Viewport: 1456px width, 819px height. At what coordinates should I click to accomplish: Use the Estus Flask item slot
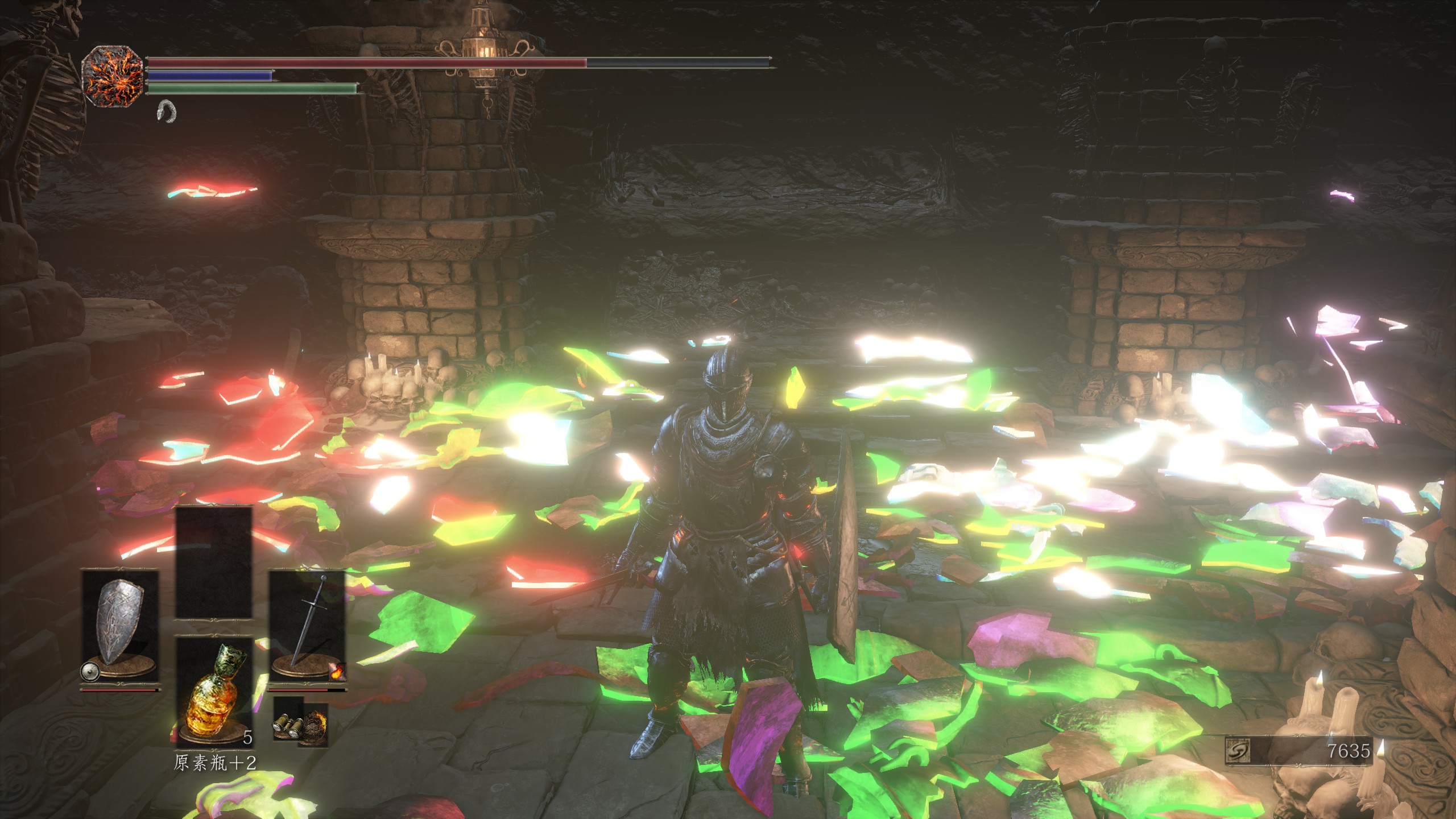214,691
